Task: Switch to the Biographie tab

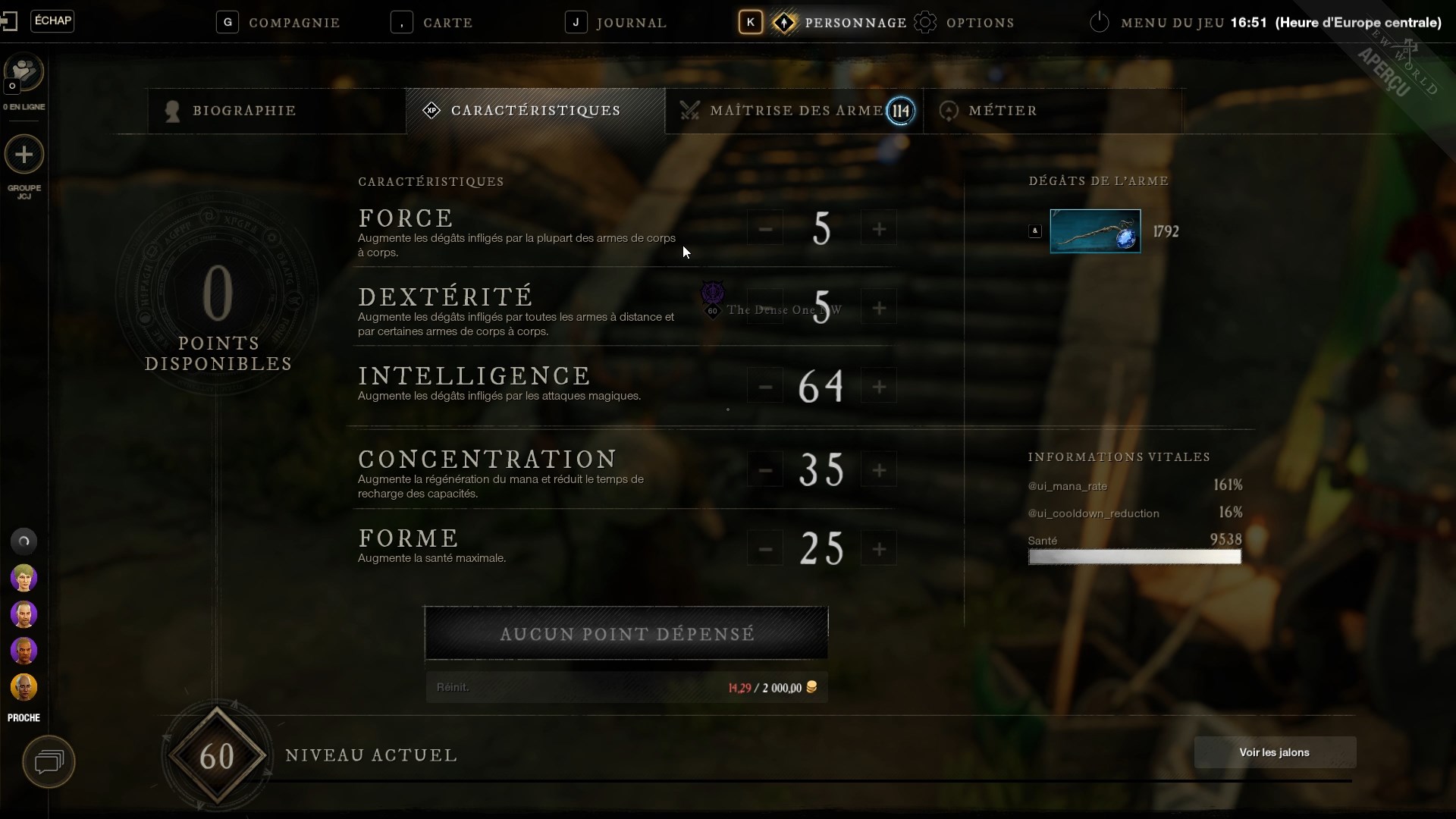Action: tap(243, 111)
